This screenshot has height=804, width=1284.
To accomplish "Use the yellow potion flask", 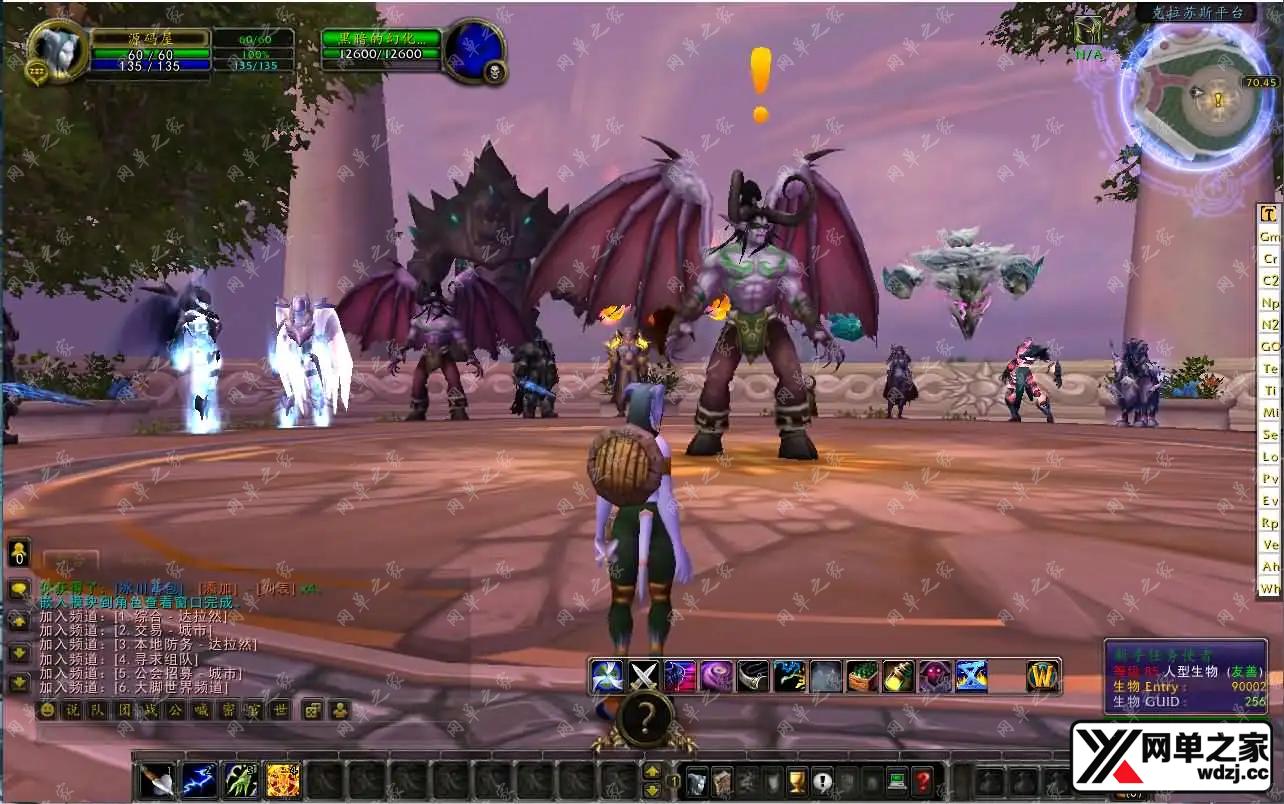I will [x=897, y=677].
